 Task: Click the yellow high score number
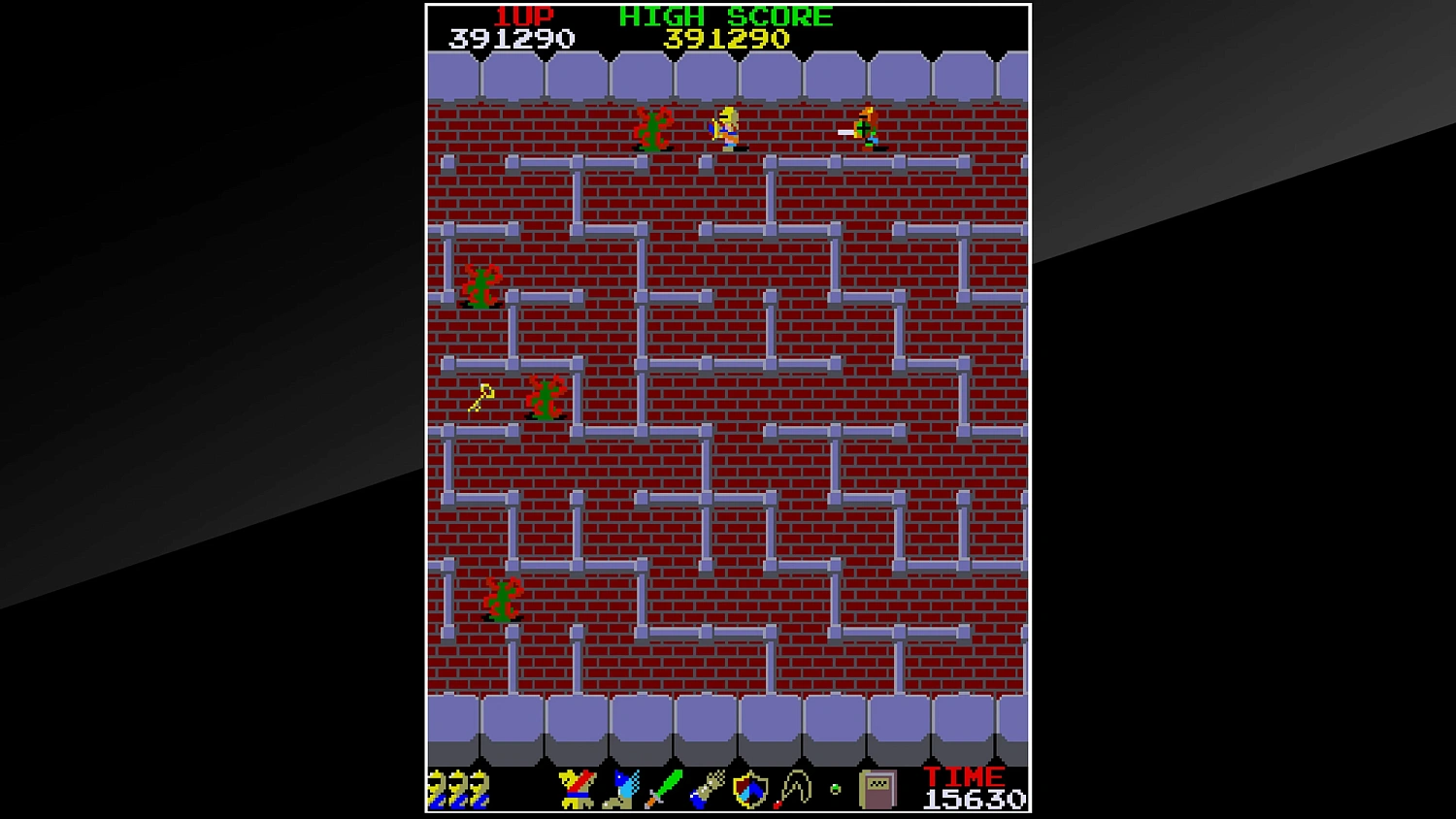tap(723, 39)
